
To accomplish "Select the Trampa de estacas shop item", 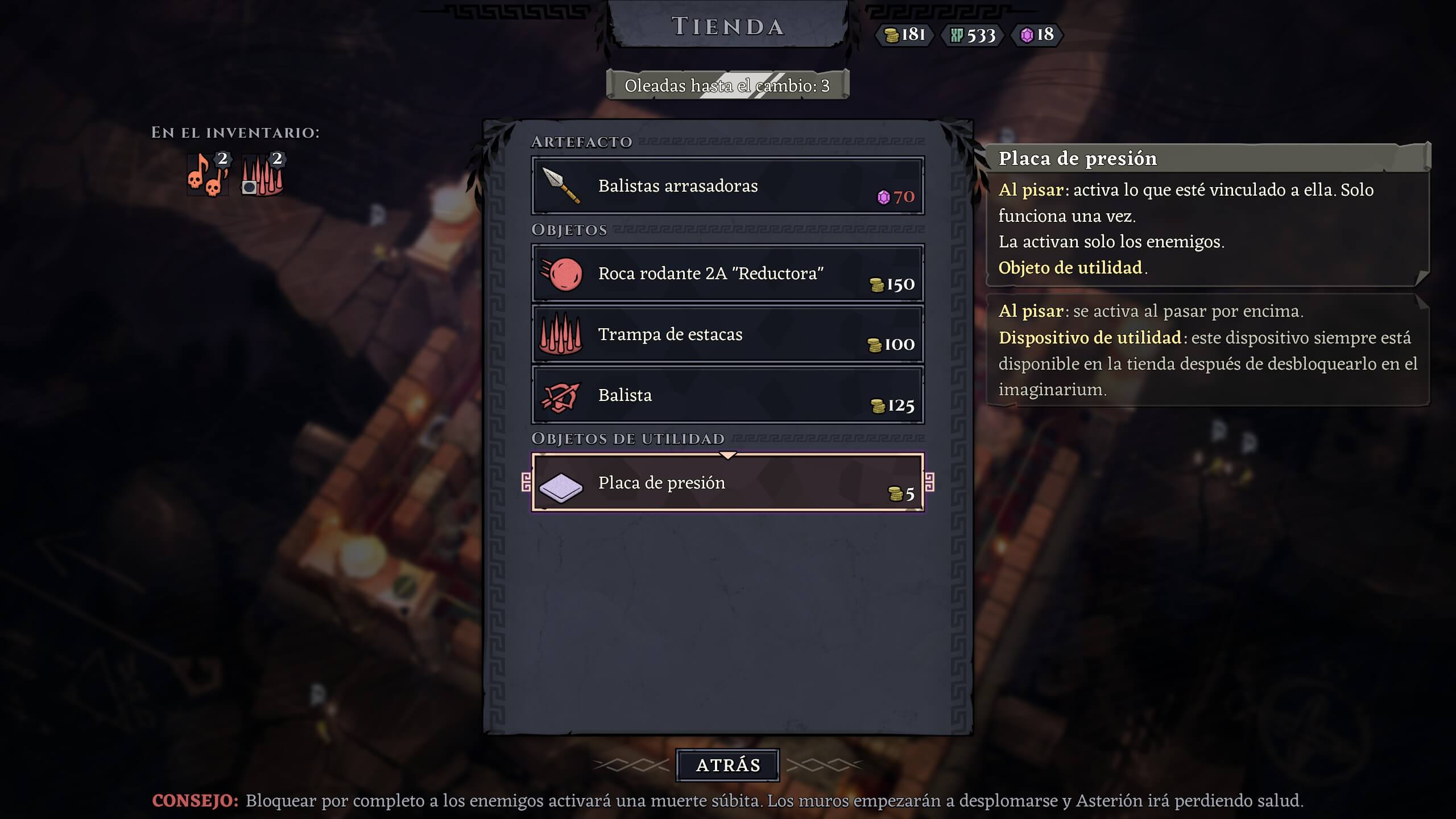I will (x=727, y=334).
